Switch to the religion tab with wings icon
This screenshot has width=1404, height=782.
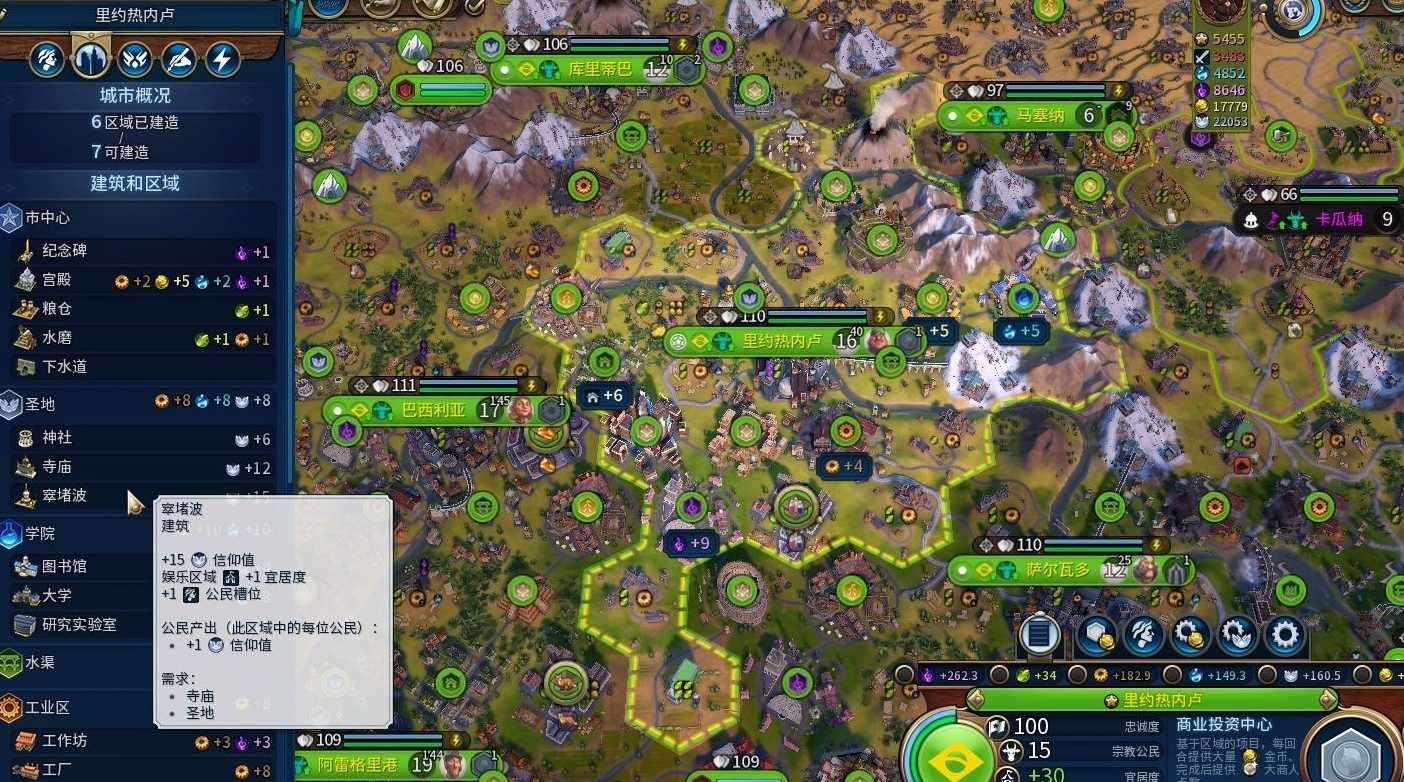[135, 59]
